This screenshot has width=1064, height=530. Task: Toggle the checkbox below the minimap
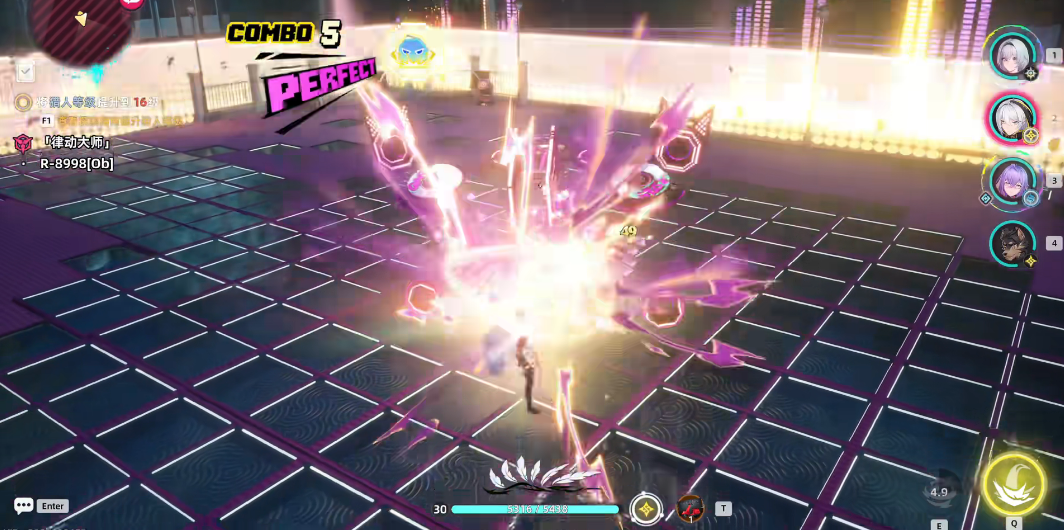26,71
